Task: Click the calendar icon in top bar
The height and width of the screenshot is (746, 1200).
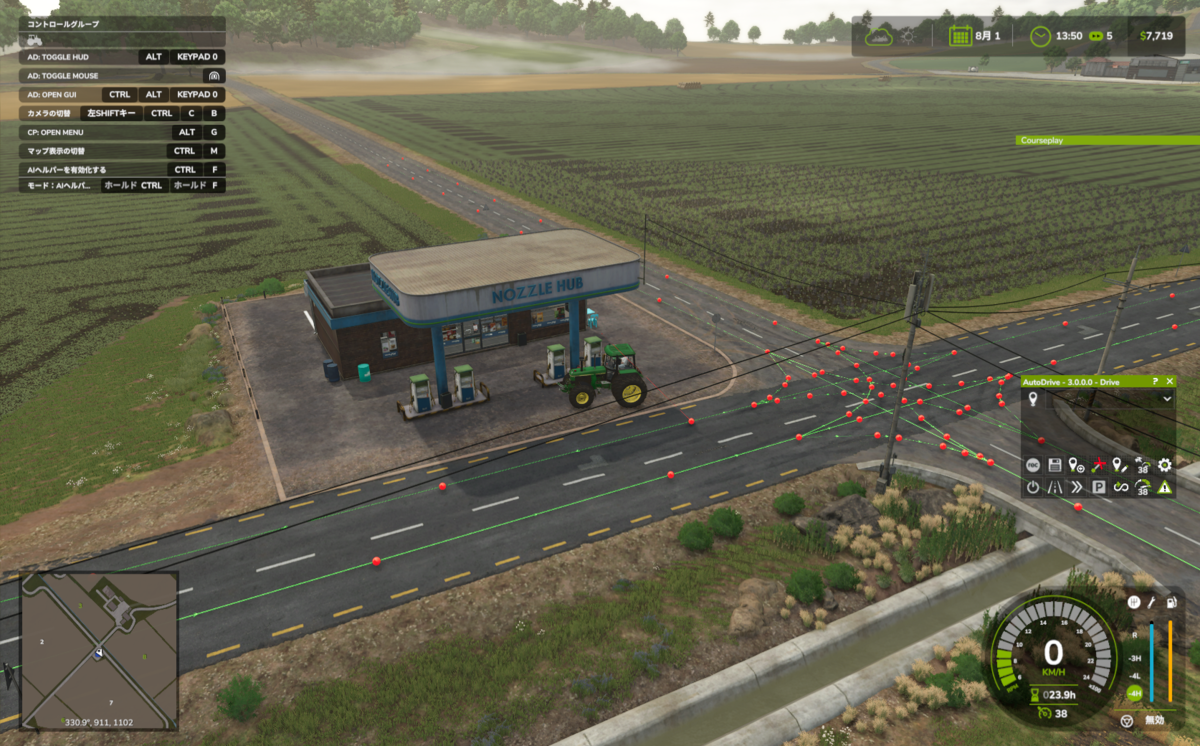Action: pyautogui.click(x=960, y=36)
